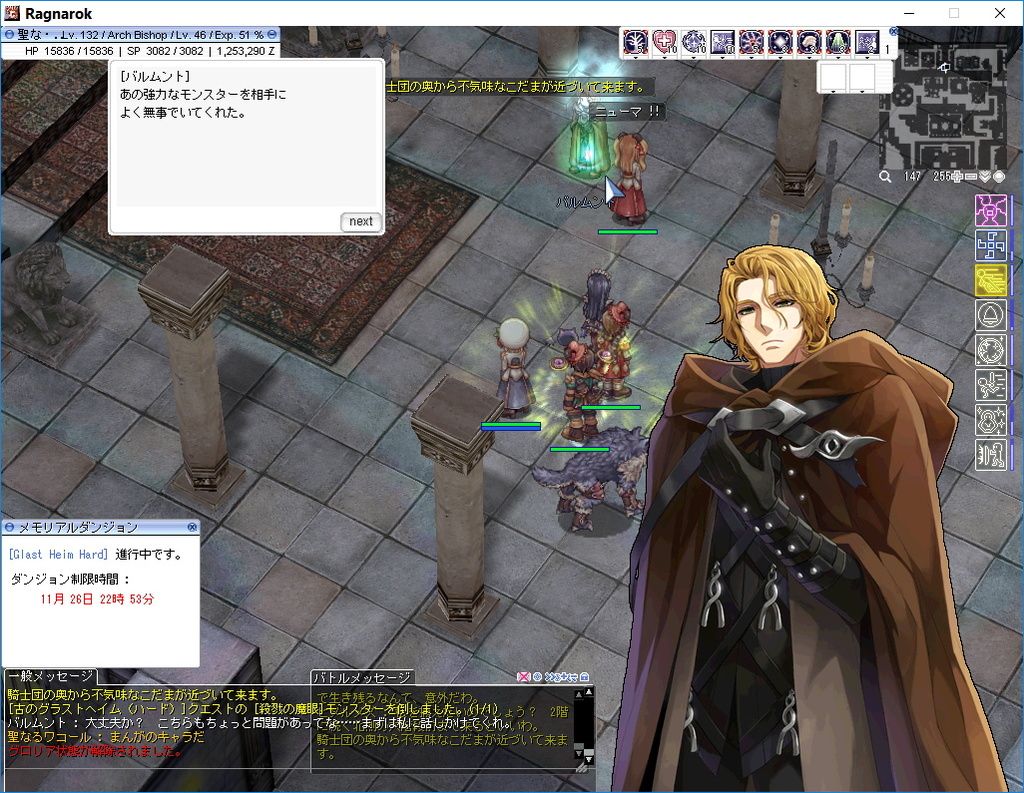Zoom out the minimap with the minus button
Image resolution: width=1024 pixels, height=793 pixels.
970,177
